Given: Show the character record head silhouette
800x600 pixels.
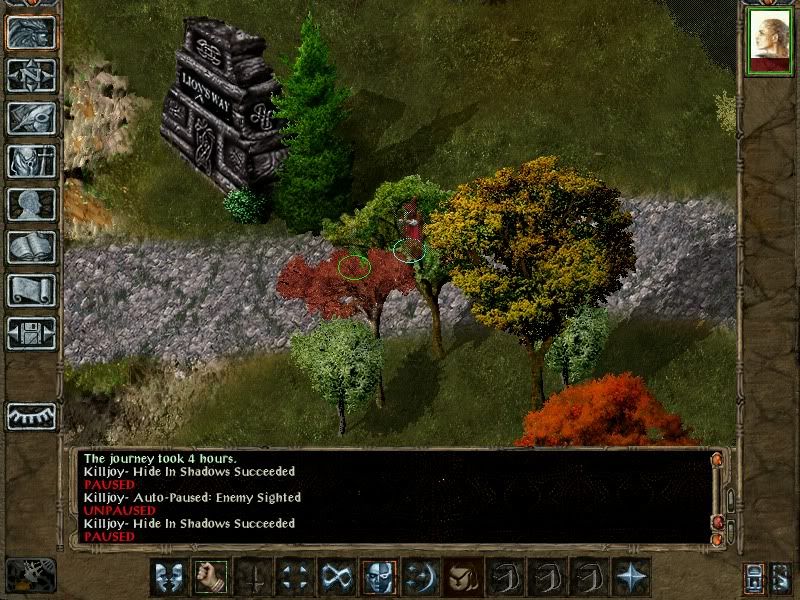Looking at the screenshot, I should 31,204.
